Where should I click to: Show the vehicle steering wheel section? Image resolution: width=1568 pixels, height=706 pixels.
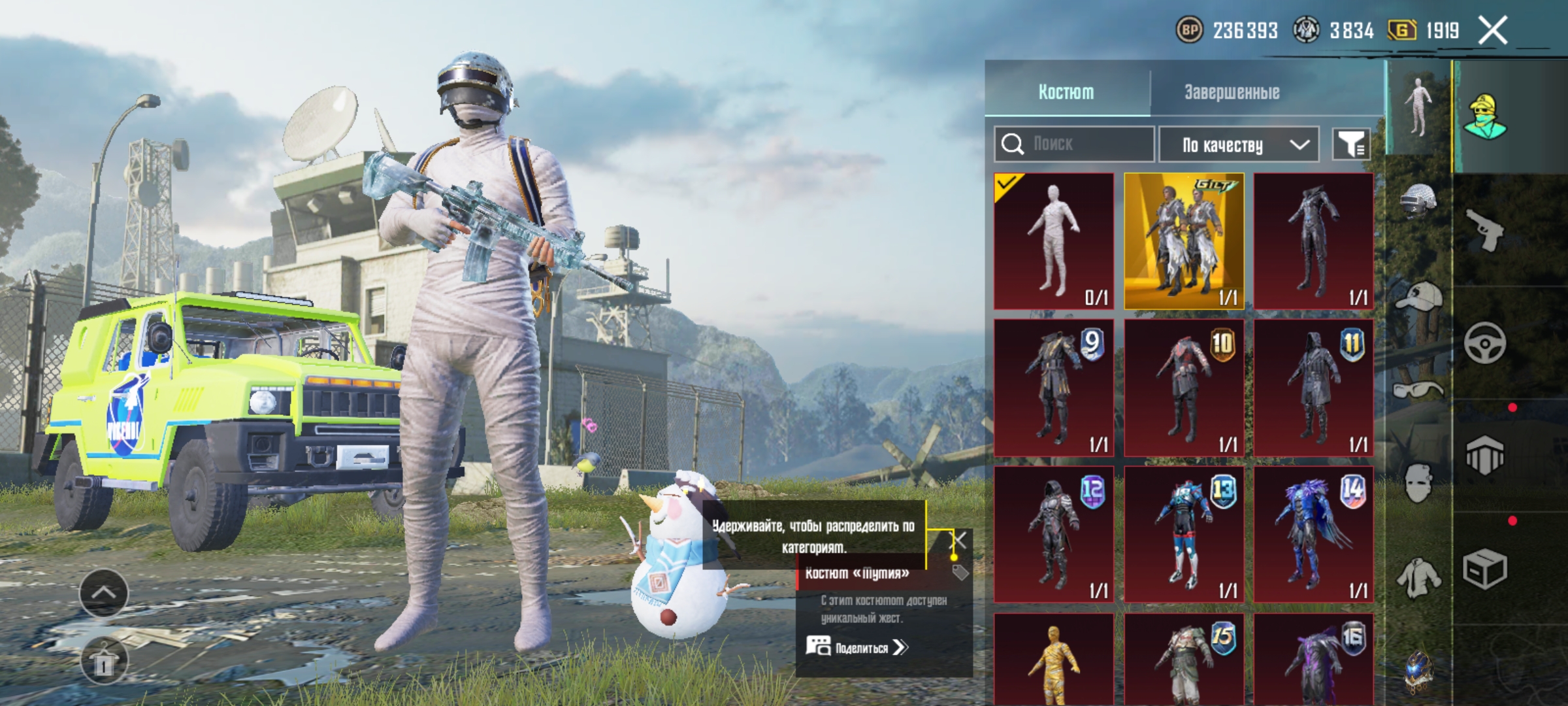click(x=1485, y=343)
